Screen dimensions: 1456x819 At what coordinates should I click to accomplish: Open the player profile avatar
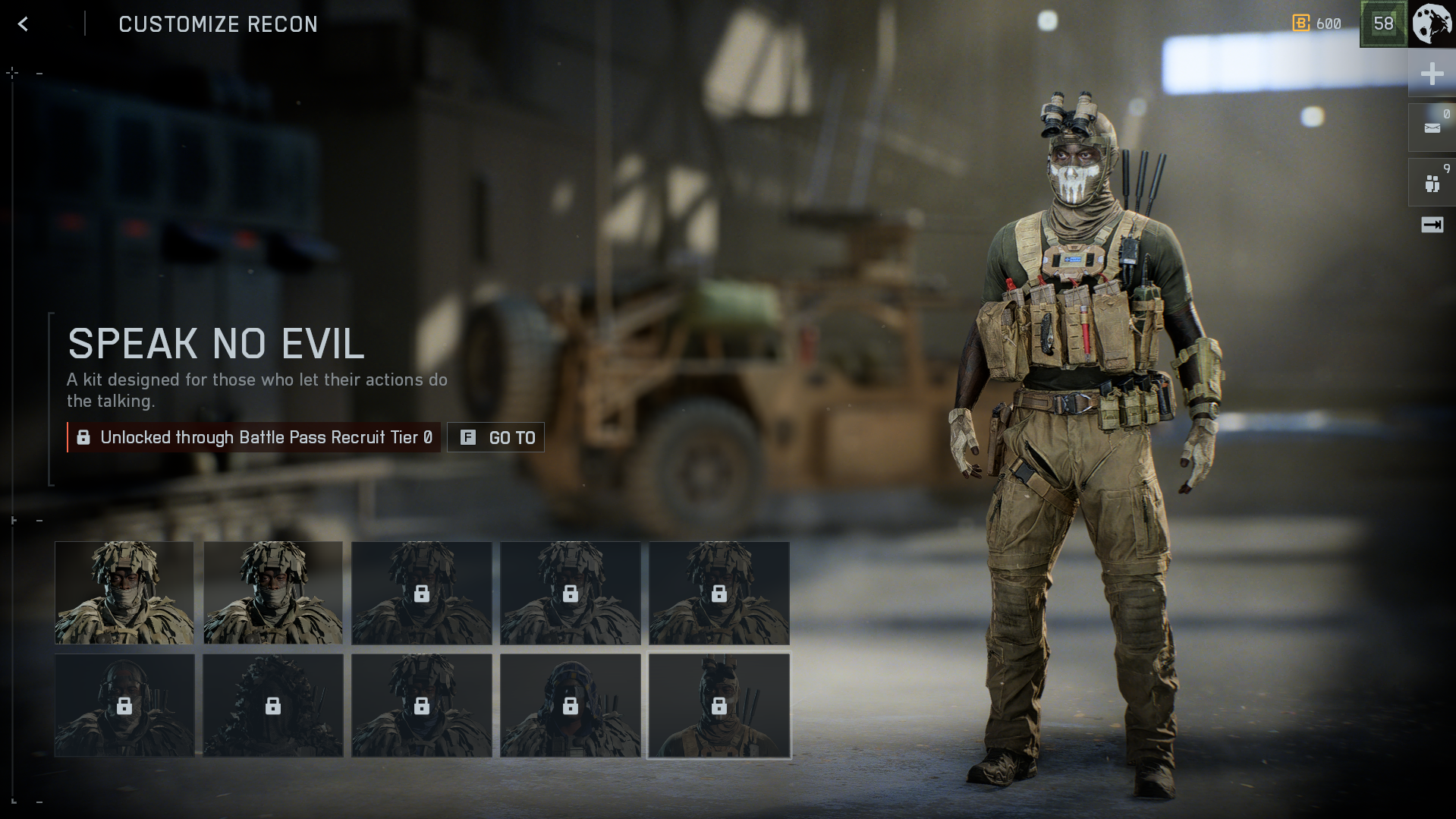[x=1432, y=24]
